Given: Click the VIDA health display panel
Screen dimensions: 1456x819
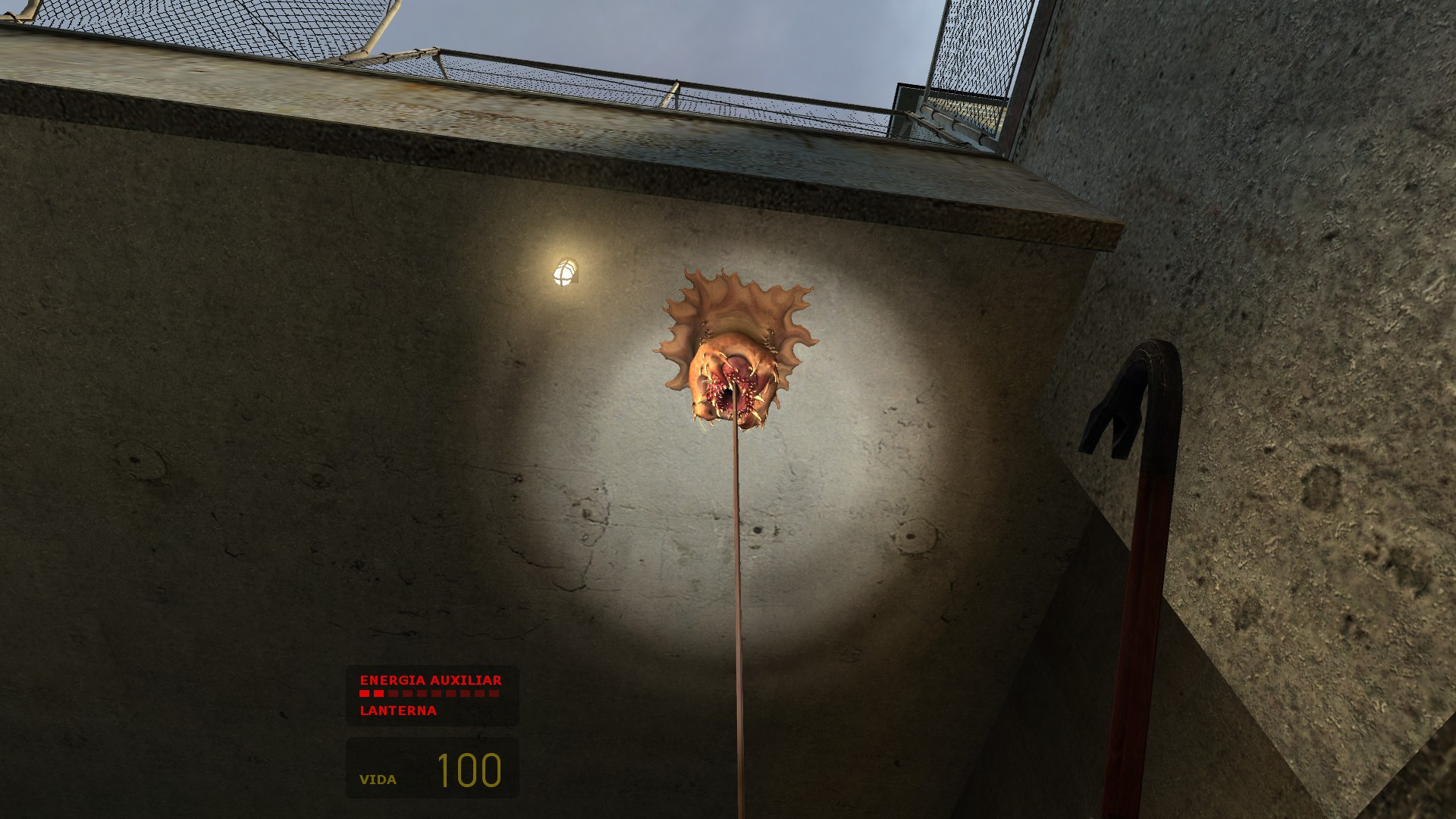Looking at the screenshot, I should click(x=431, y=769).
